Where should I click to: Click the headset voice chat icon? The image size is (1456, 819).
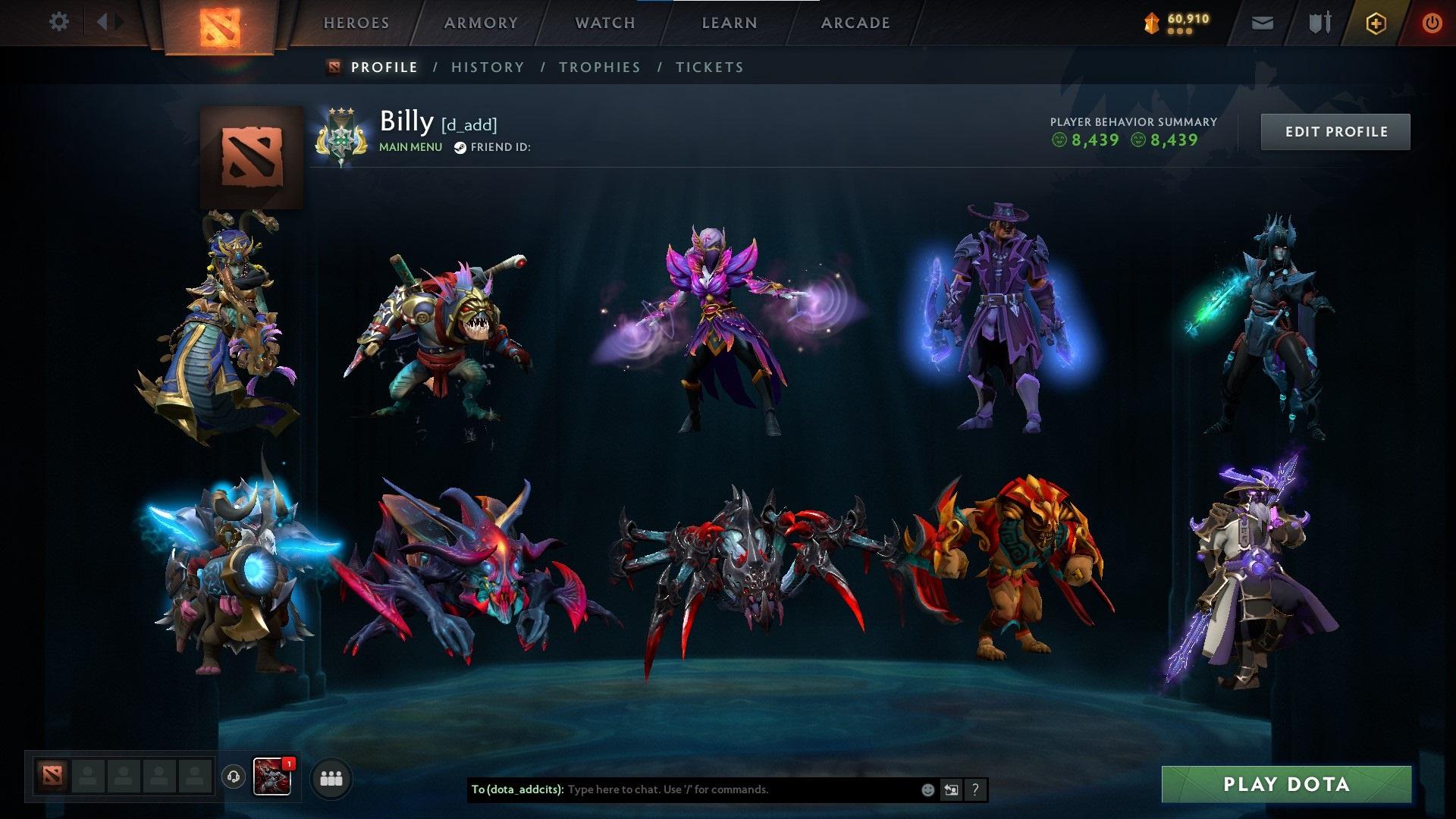(x=234, y=777)
